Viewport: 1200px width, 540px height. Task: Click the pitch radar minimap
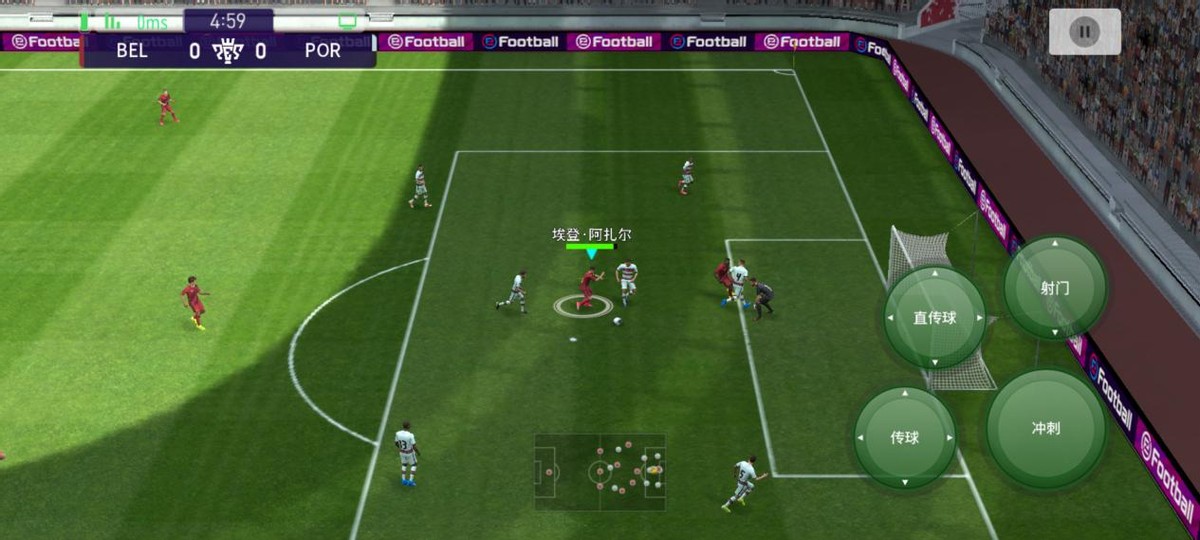(600, 471)
